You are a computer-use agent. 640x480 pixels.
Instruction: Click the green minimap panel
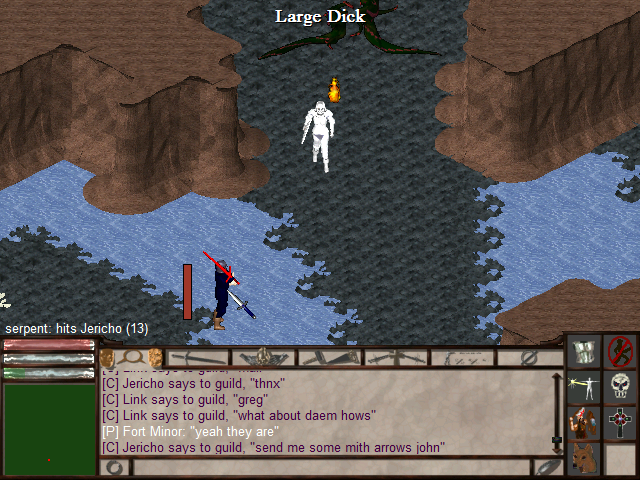48,430
